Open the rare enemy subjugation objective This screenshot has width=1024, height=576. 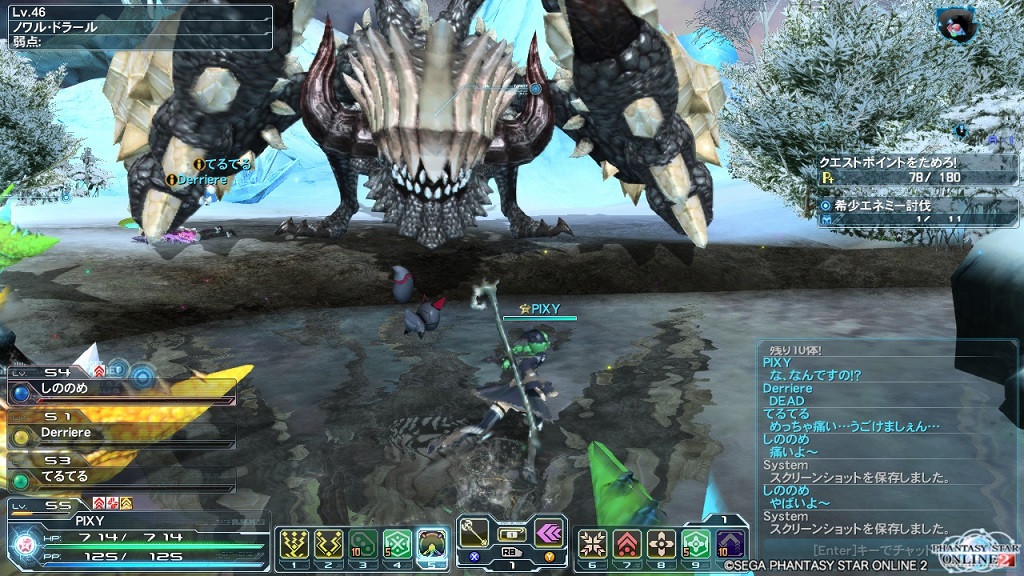coord(919,211)
